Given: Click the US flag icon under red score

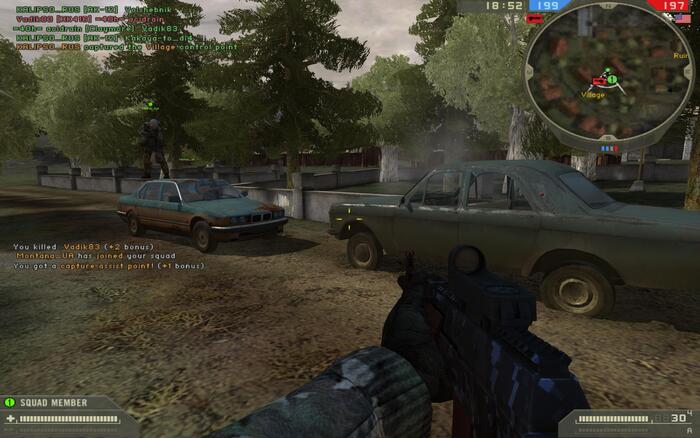Looking at the screenshot, I should tap(681, 17).
